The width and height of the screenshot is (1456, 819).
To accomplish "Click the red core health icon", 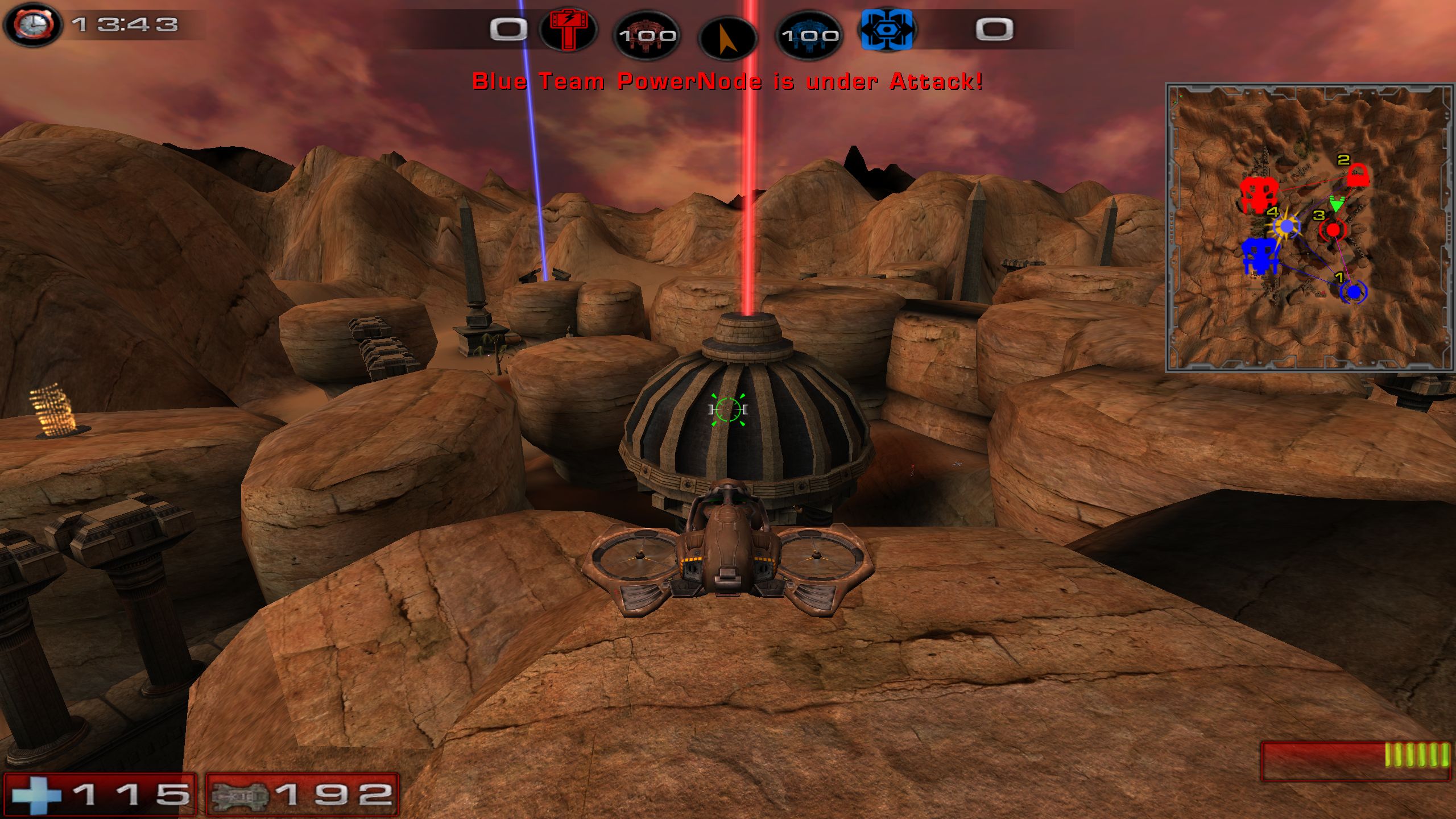I will click(647, 35).
